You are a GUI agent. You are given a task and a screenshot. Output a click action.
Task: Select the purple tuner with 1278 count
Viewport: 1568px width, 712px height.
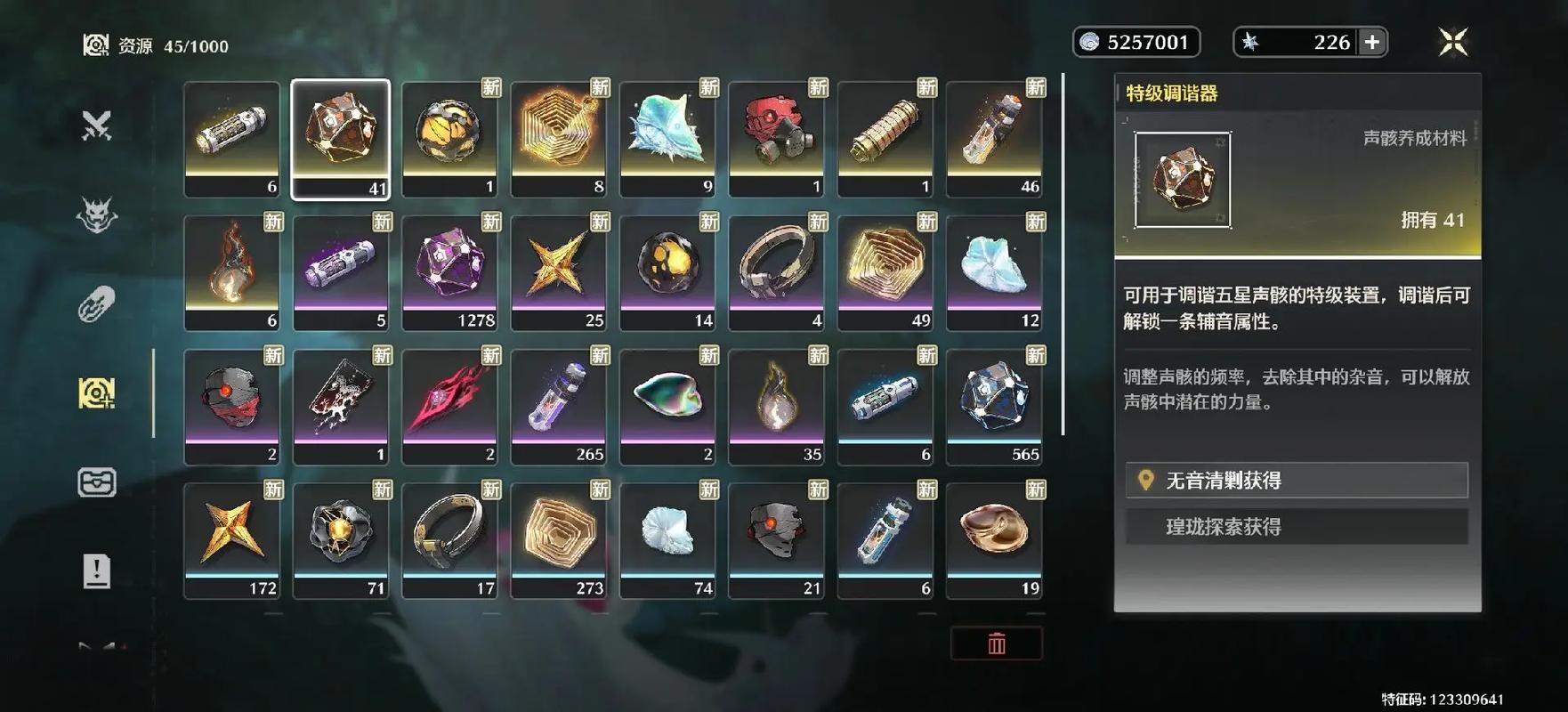click(449, 272)
